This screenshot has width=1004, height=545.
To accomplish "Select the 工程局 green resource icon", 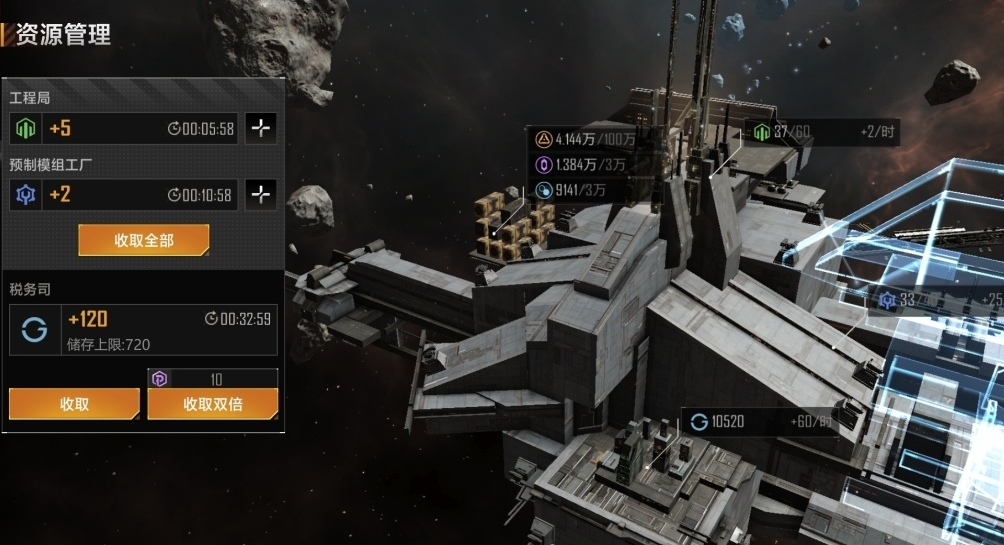I will (25, 129).
